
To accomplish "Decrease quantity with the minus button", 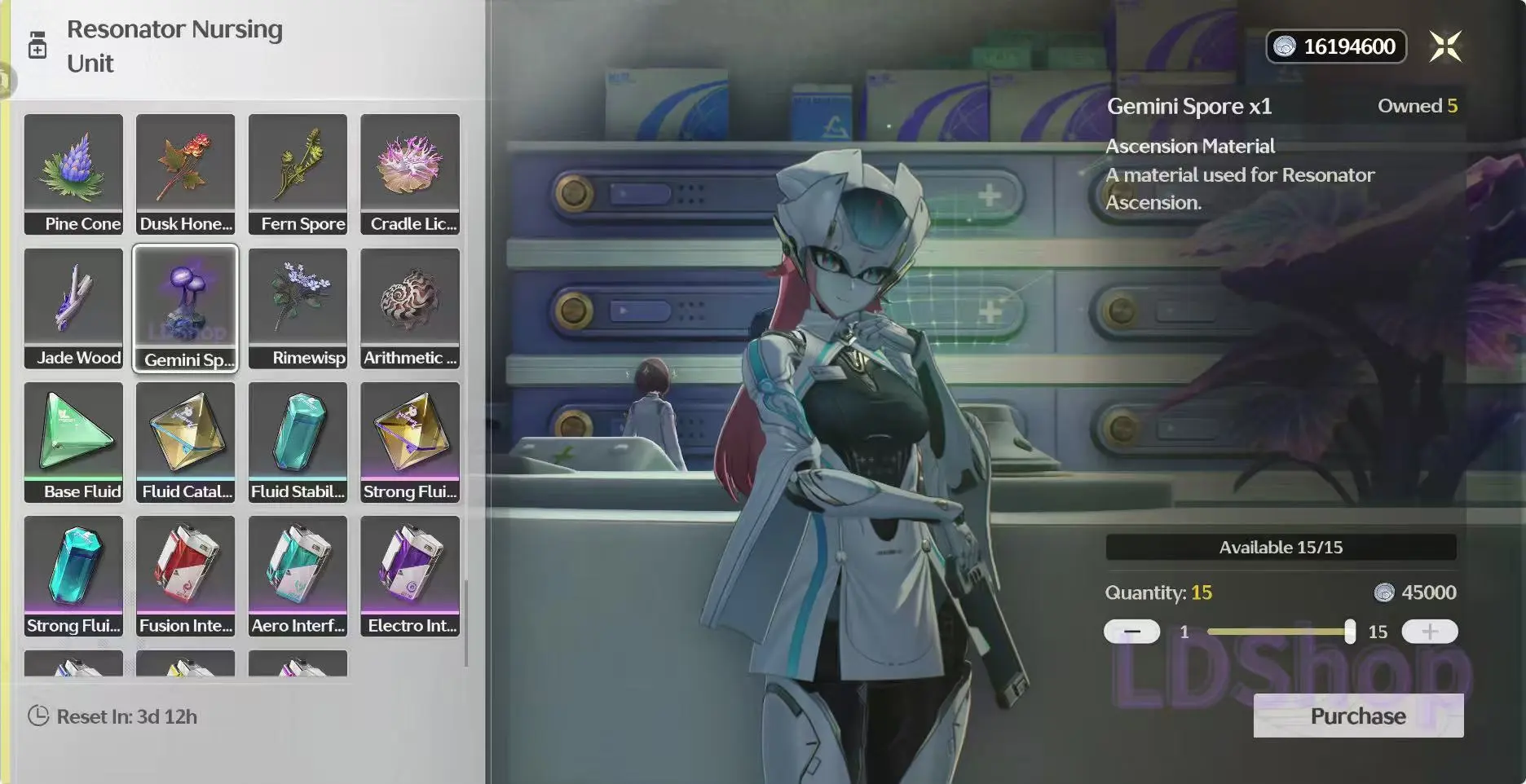I will [x=1131, y=632].
